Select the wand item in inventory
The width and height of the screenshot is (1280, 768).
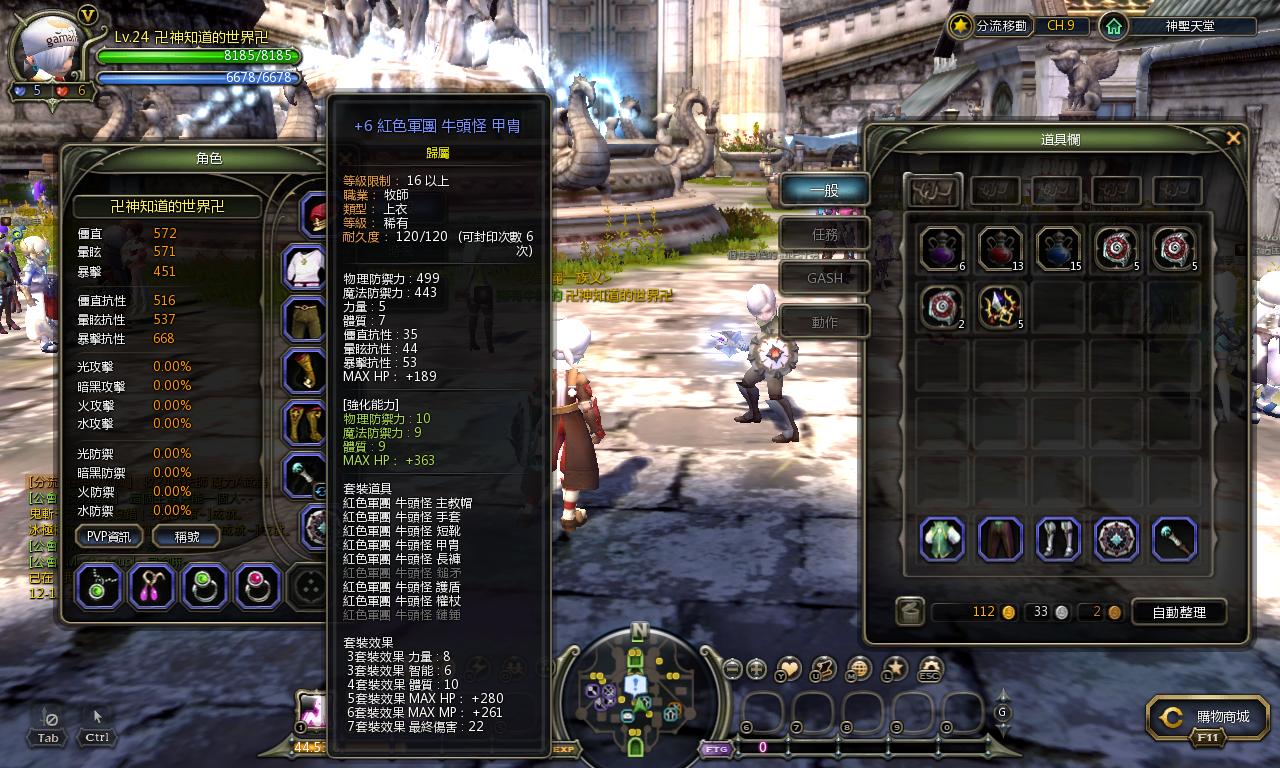[x=1174, y=539]
